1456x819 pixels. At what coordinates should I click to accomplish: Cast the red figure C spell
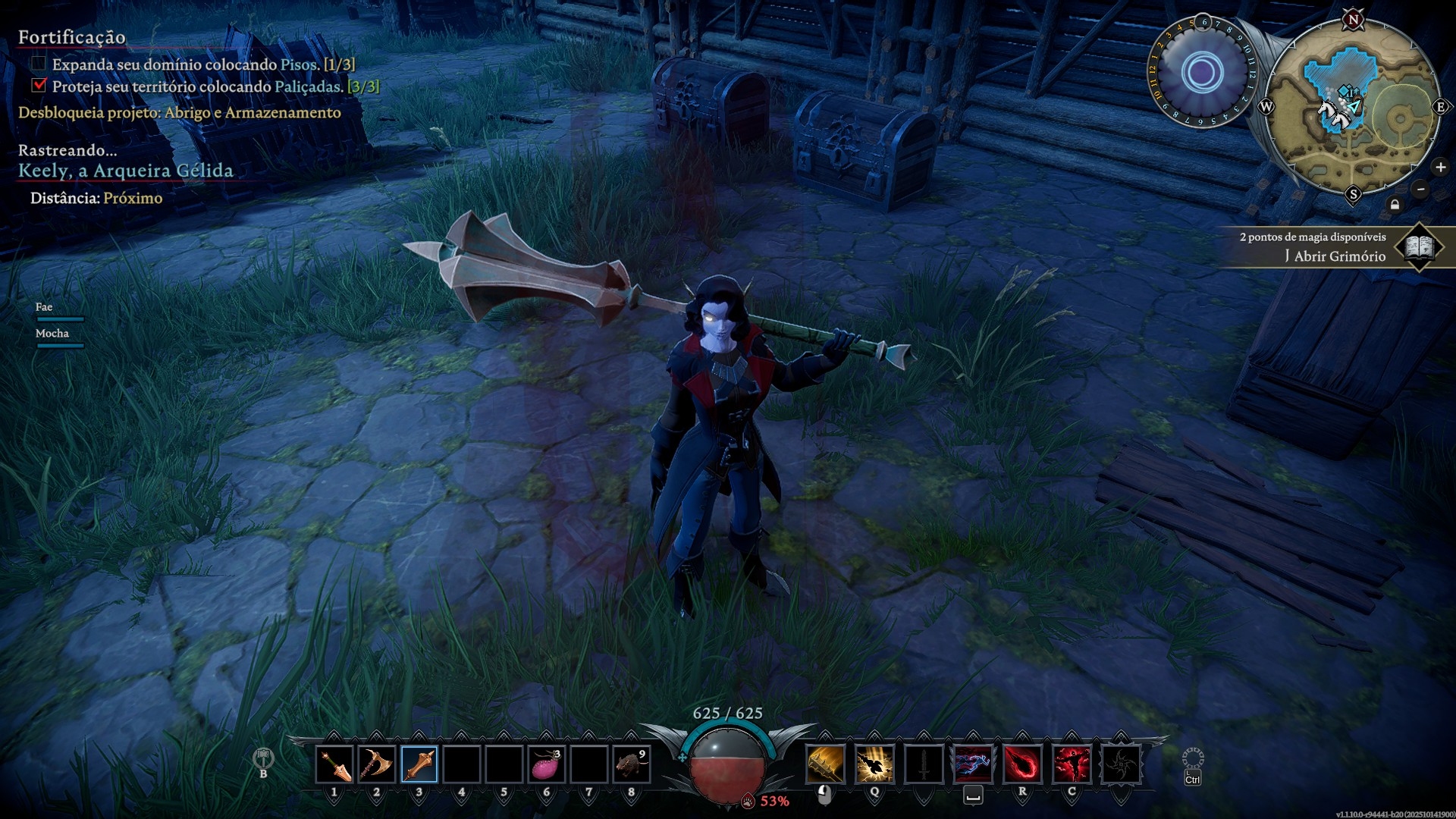pyautogui.click(x=1072, y=764)
